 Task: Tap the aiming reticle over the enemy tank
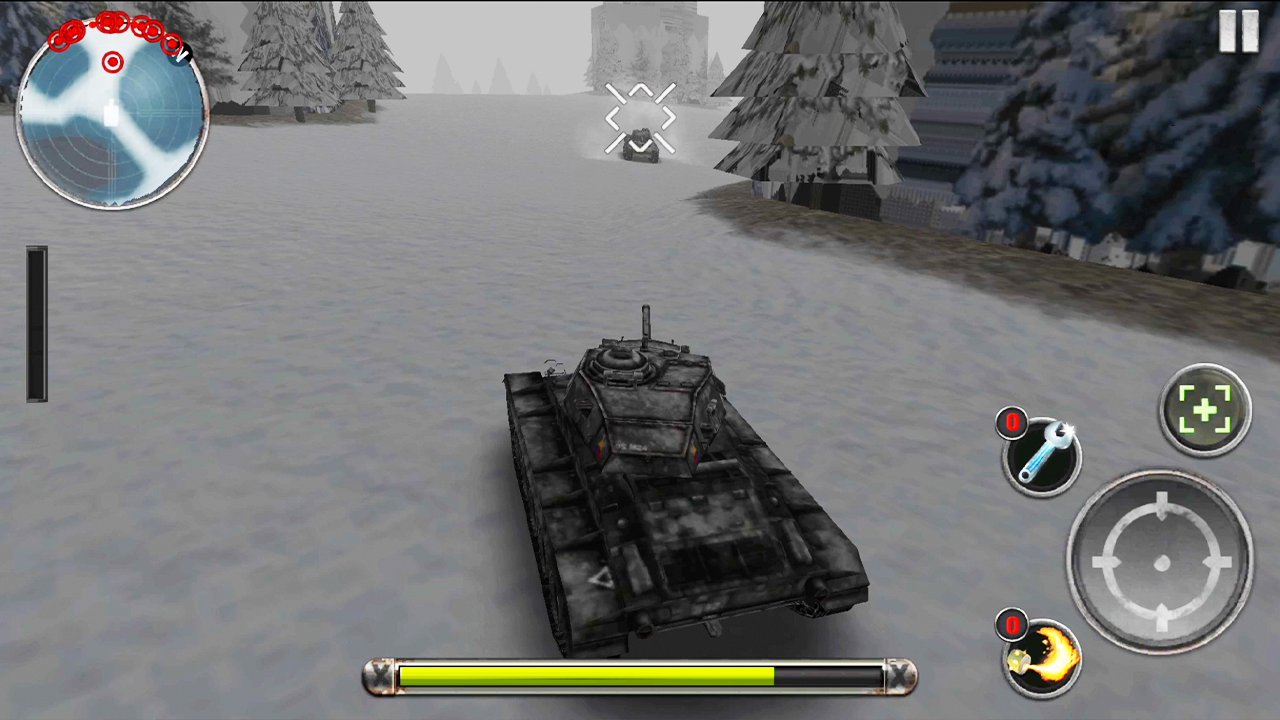coord(640,118)
